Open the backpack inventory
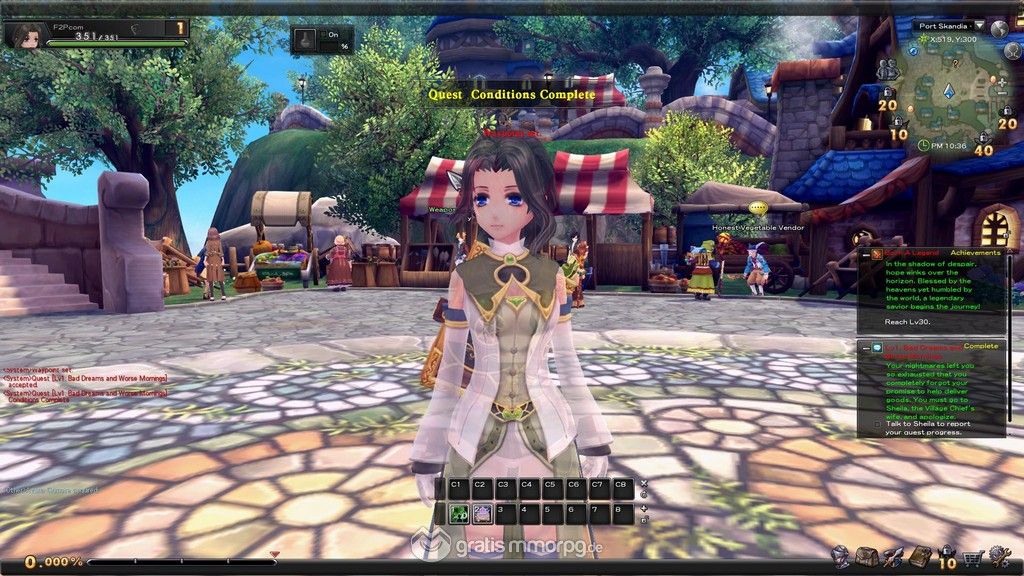1024x576 pixels. [x=866, y=556]
